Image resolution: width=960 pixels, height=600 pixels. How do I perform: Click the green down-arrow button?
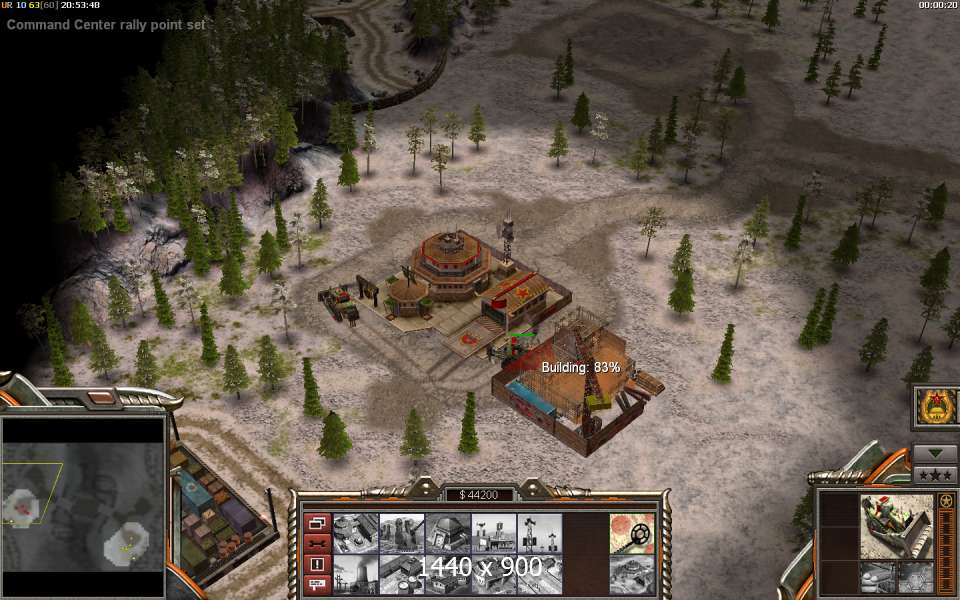[x=935, y=453]
